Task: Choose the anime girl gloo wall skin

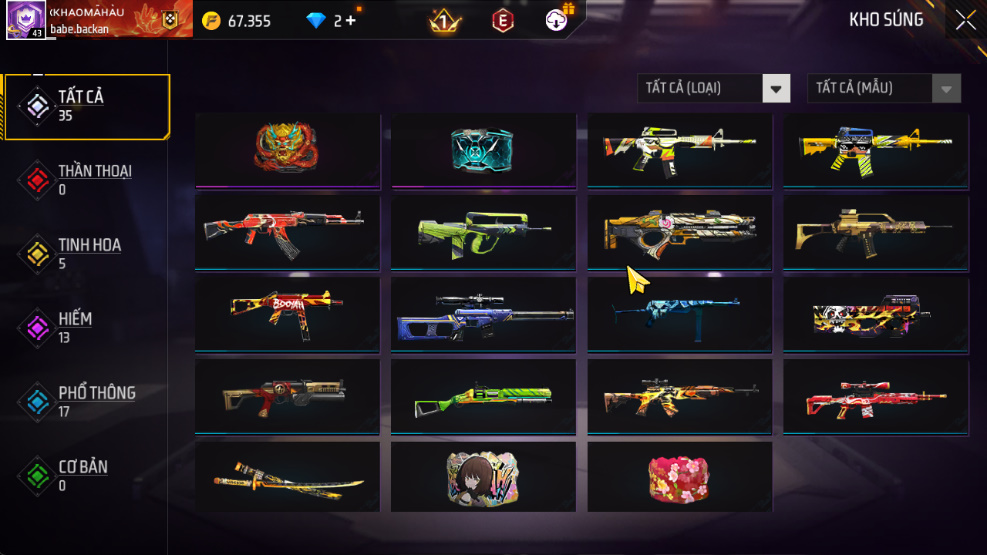Action: pyautogui.click(x=483, y=476)
